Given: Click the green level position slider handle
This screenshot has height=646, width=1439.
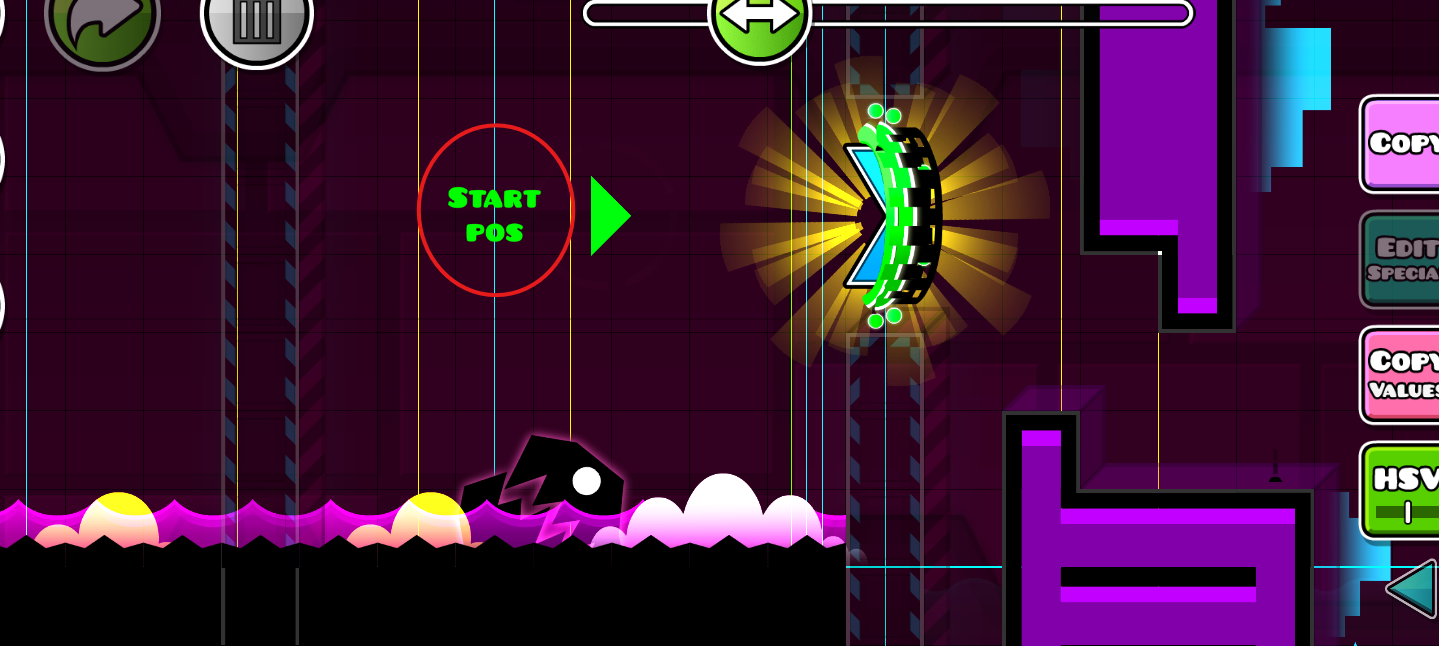Looking at the screenshot, I should [x=759, y=17].
